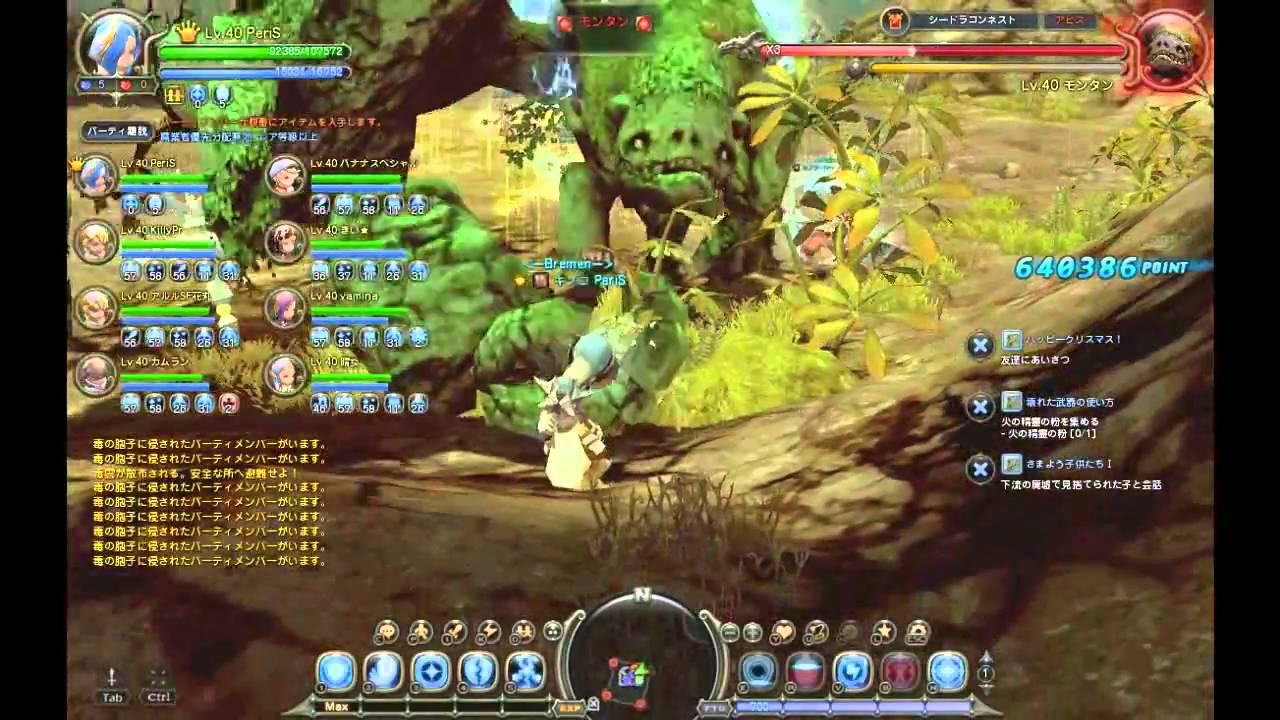This screenshot has width=1280, height=720.
Task: Click the heart-shaped community icon right of the minimap
Action: click(x=783, y=630)
